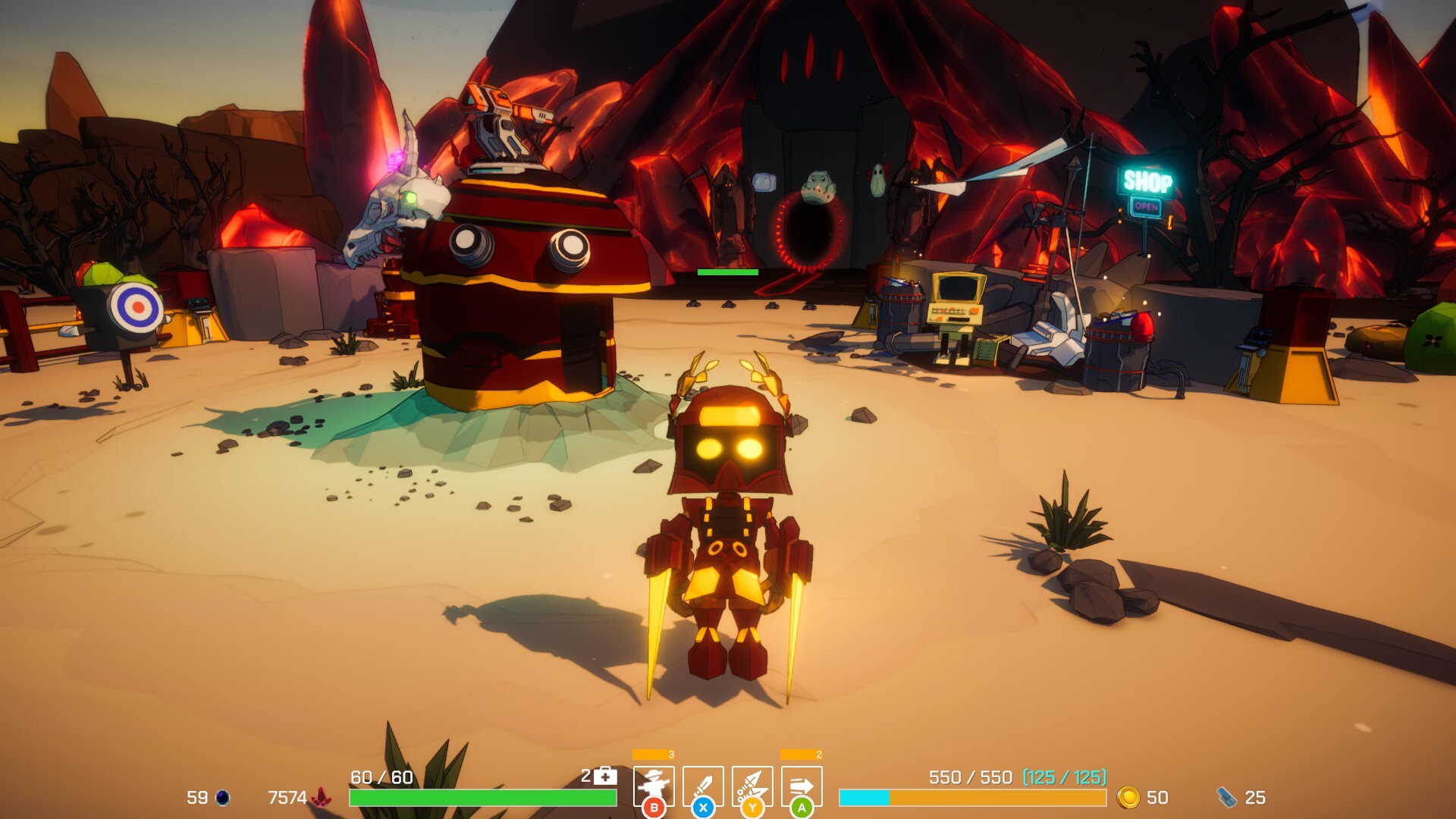
Task: Select the sword melee ability
Action: 702,785
